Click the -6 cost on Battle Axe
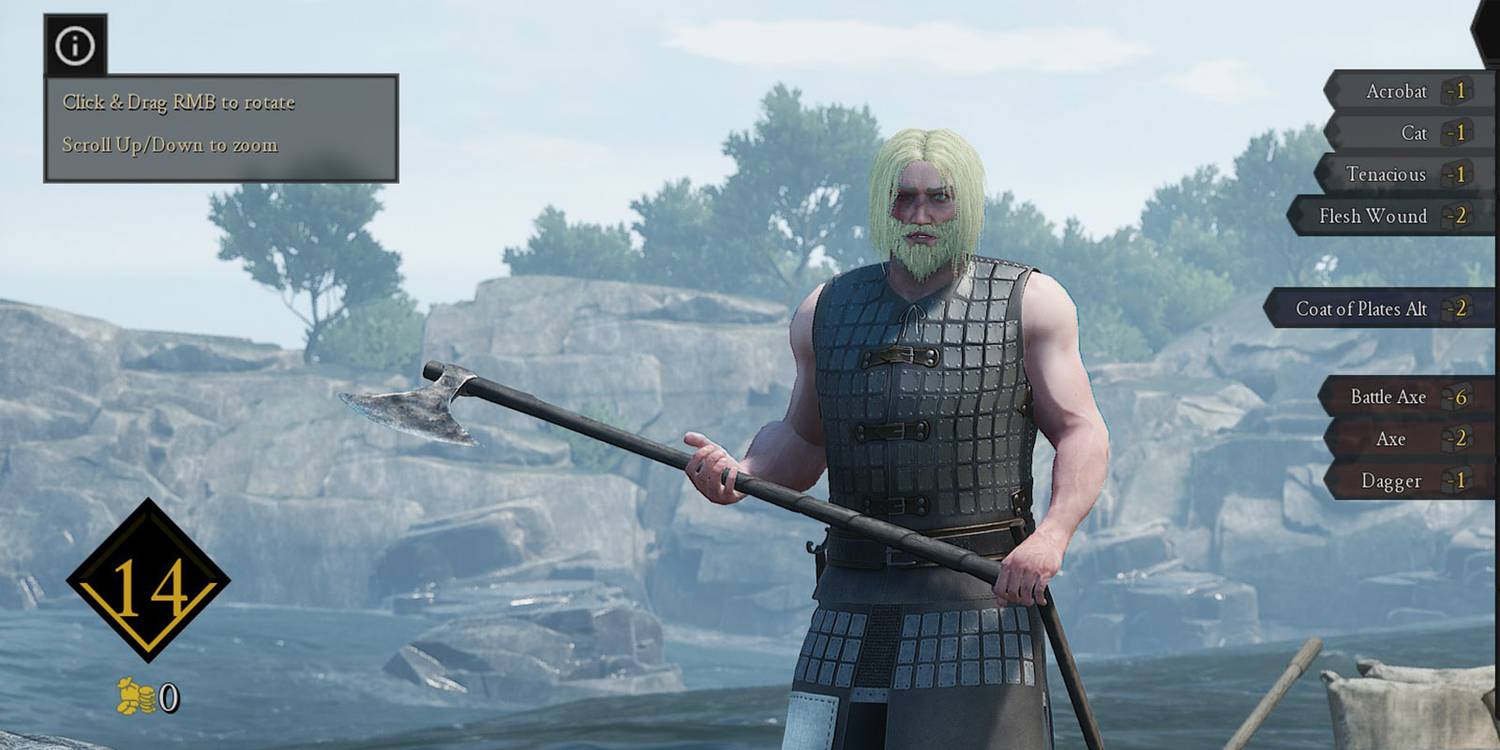 (x=1459, y=397)
